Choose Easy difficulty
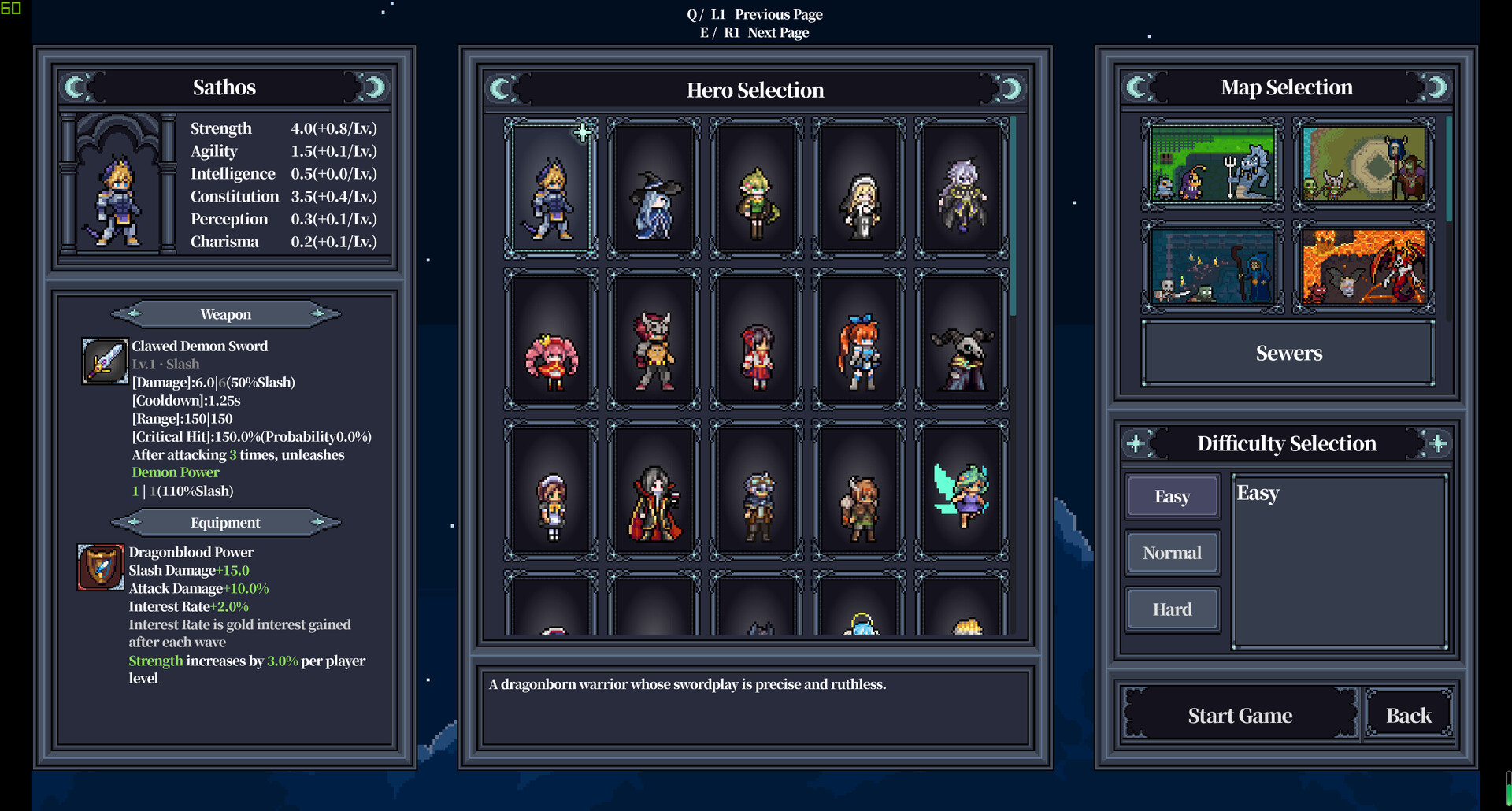This screenshot has width=1512, height=811. [x=1172, y=496]
